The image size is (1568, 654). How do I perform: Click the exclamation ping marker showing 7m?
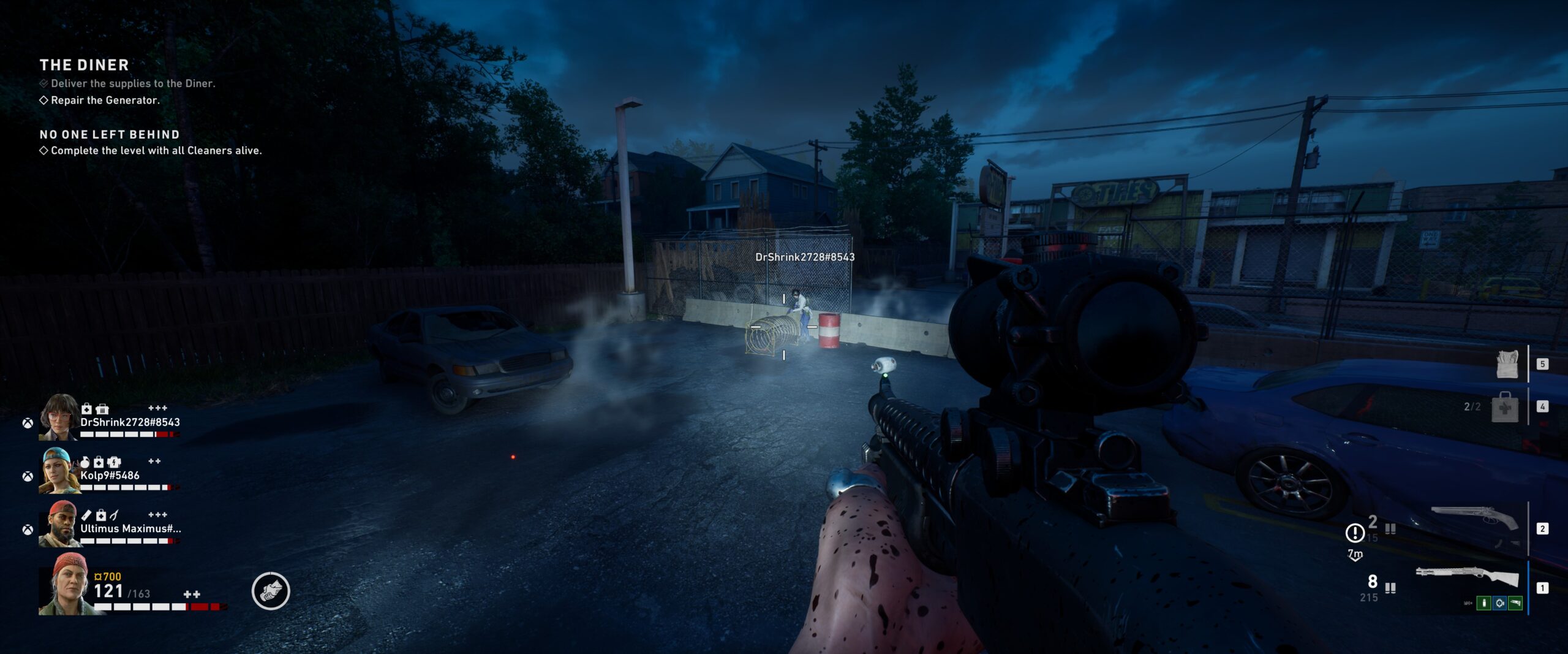coord(1354,533)
